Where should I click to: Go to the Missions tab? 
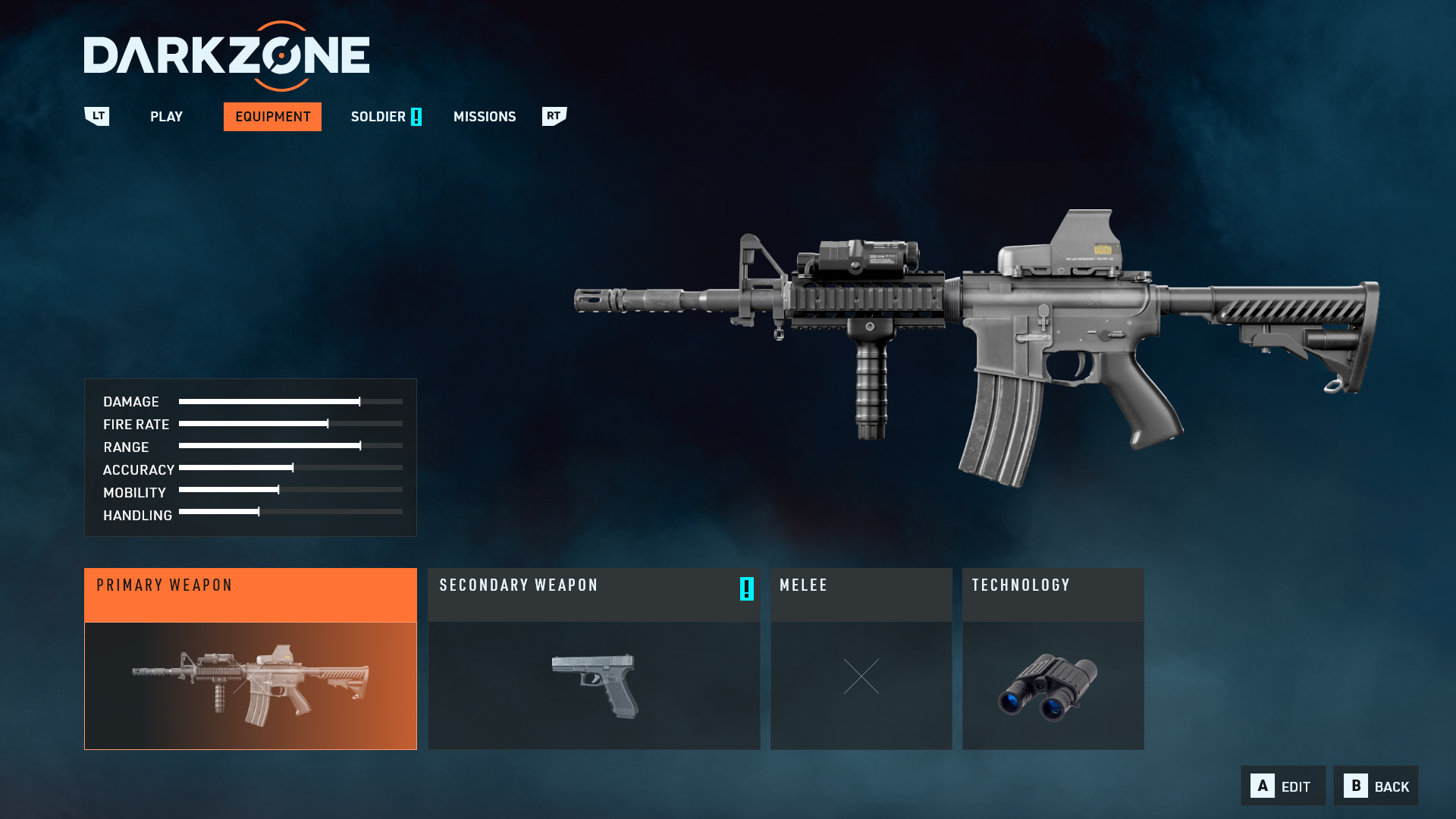tap(485, 117)
